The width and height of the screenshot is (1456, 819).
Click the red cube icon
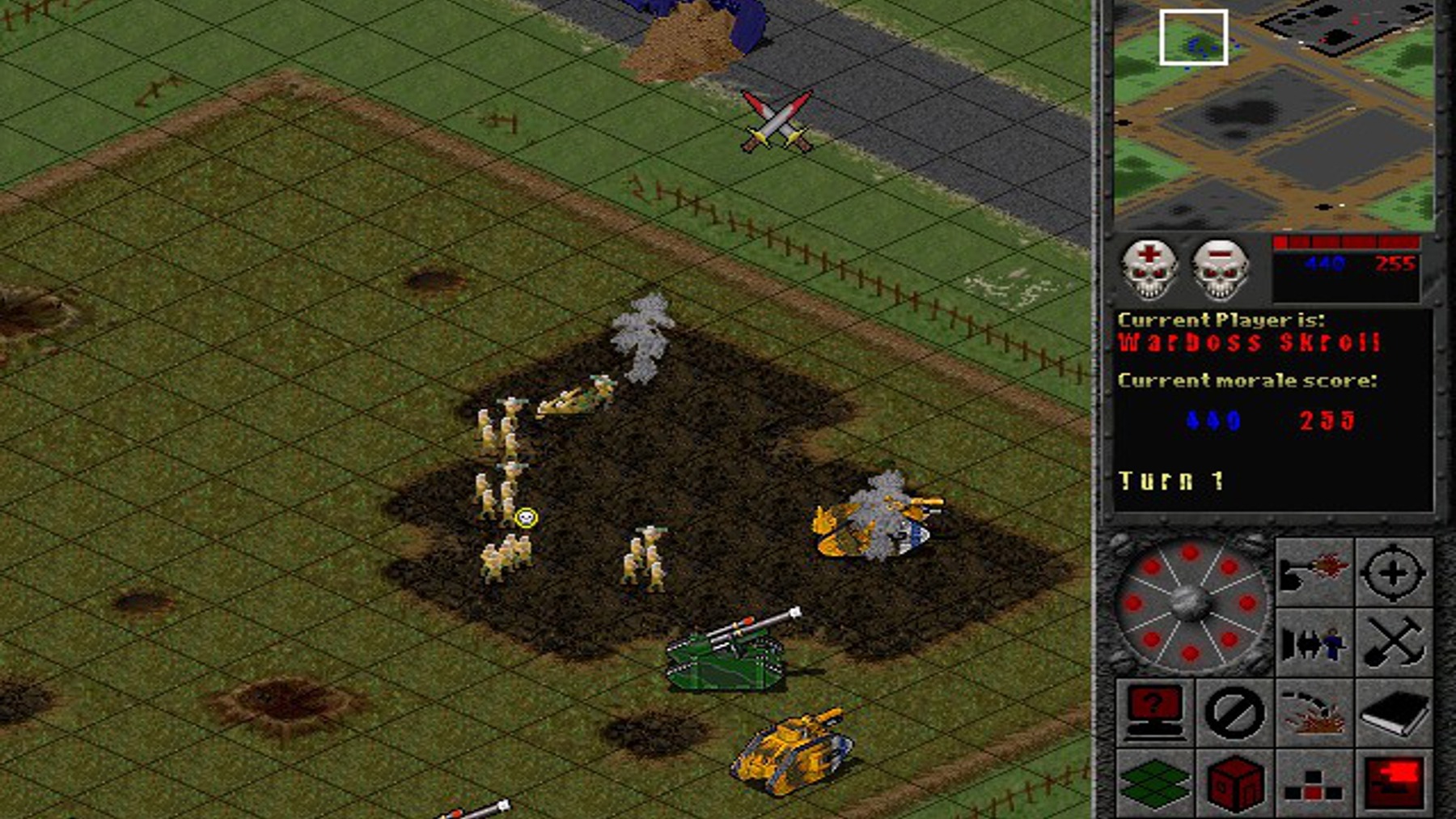(x=1234, y=783)
